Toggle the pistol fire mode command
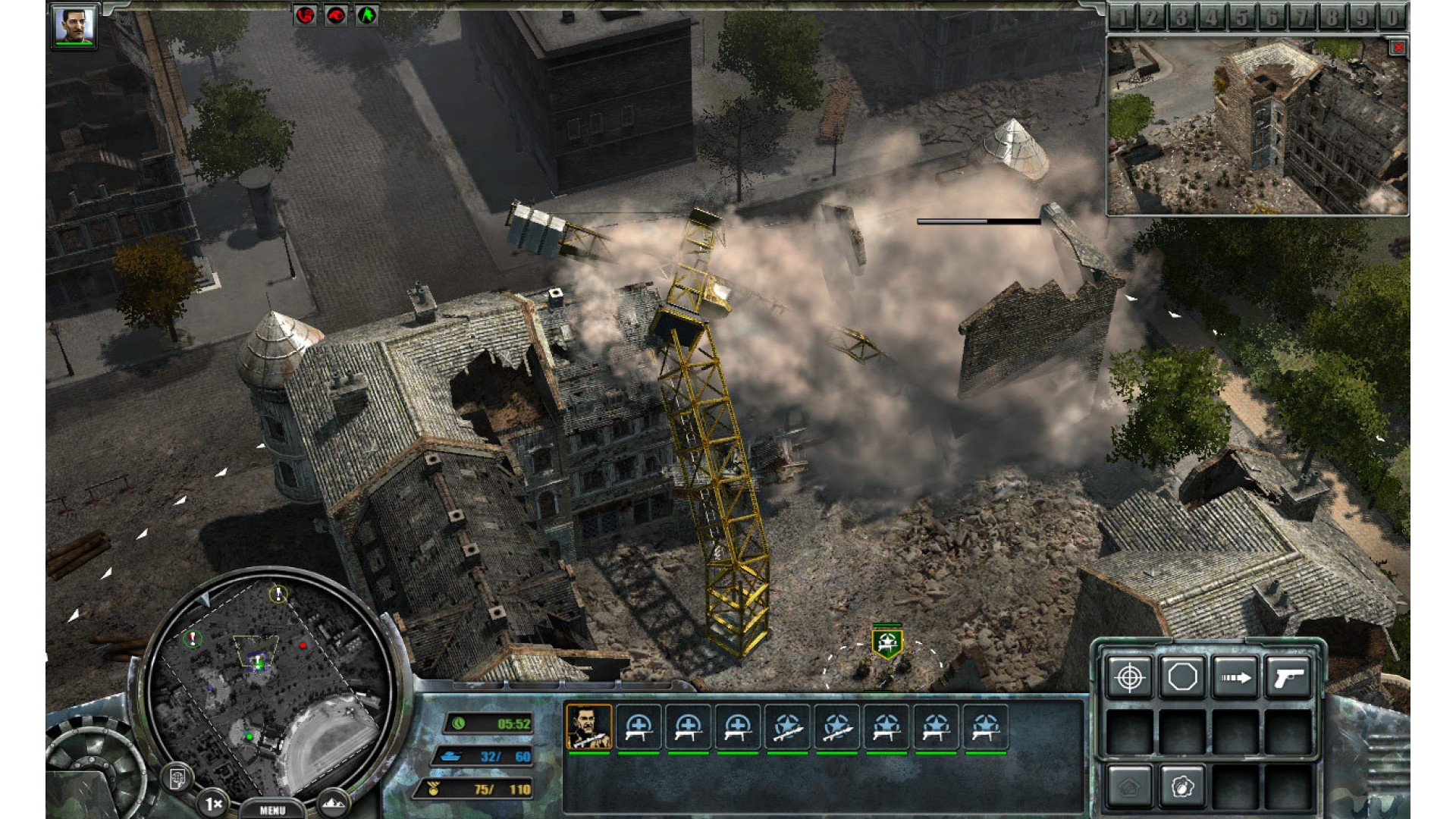Image resolution: width=1456 pixels, height=819 pixels. tap(1288, 676)
